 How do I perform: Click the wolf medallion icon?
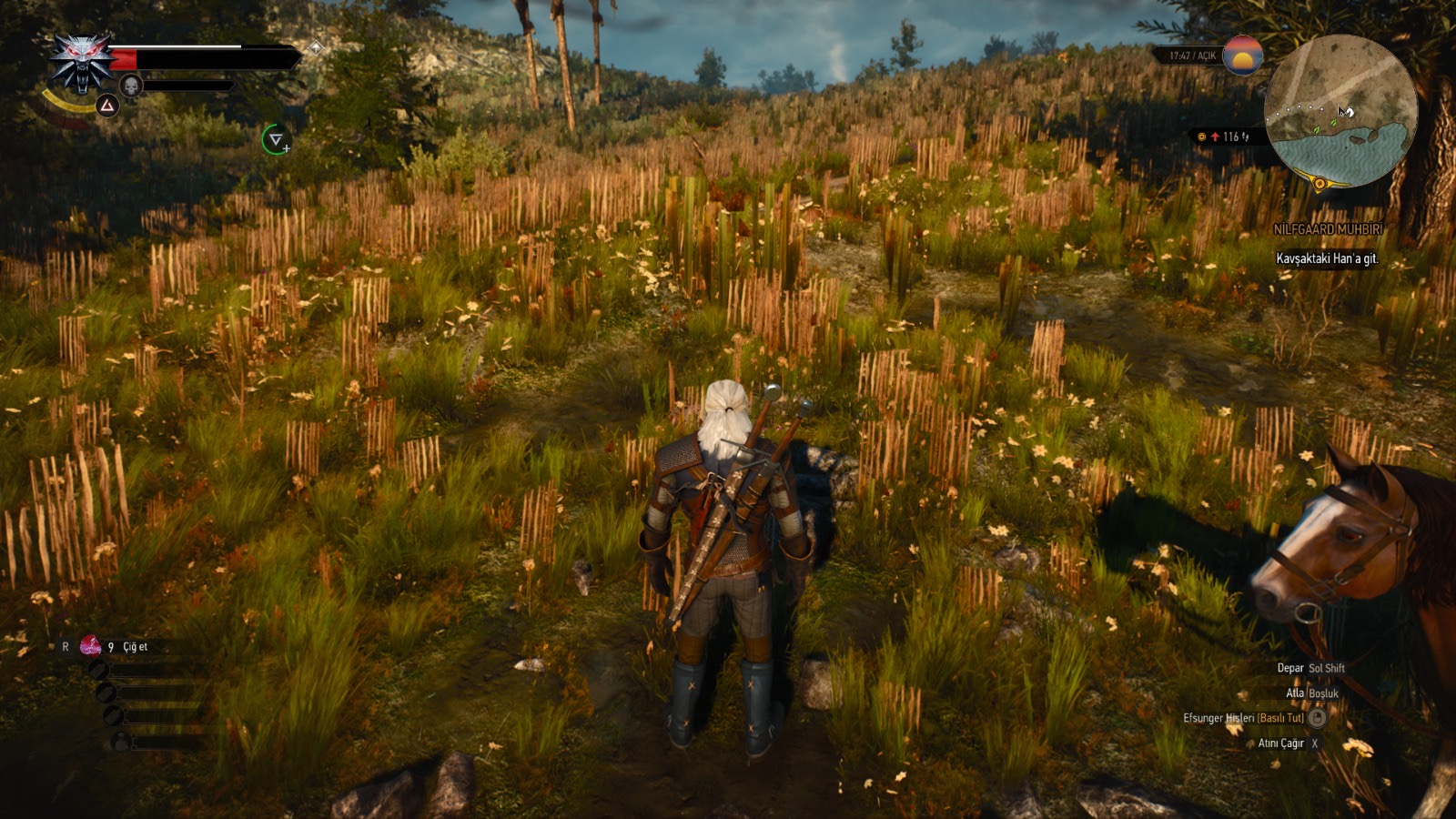click(x=83, y=62)
